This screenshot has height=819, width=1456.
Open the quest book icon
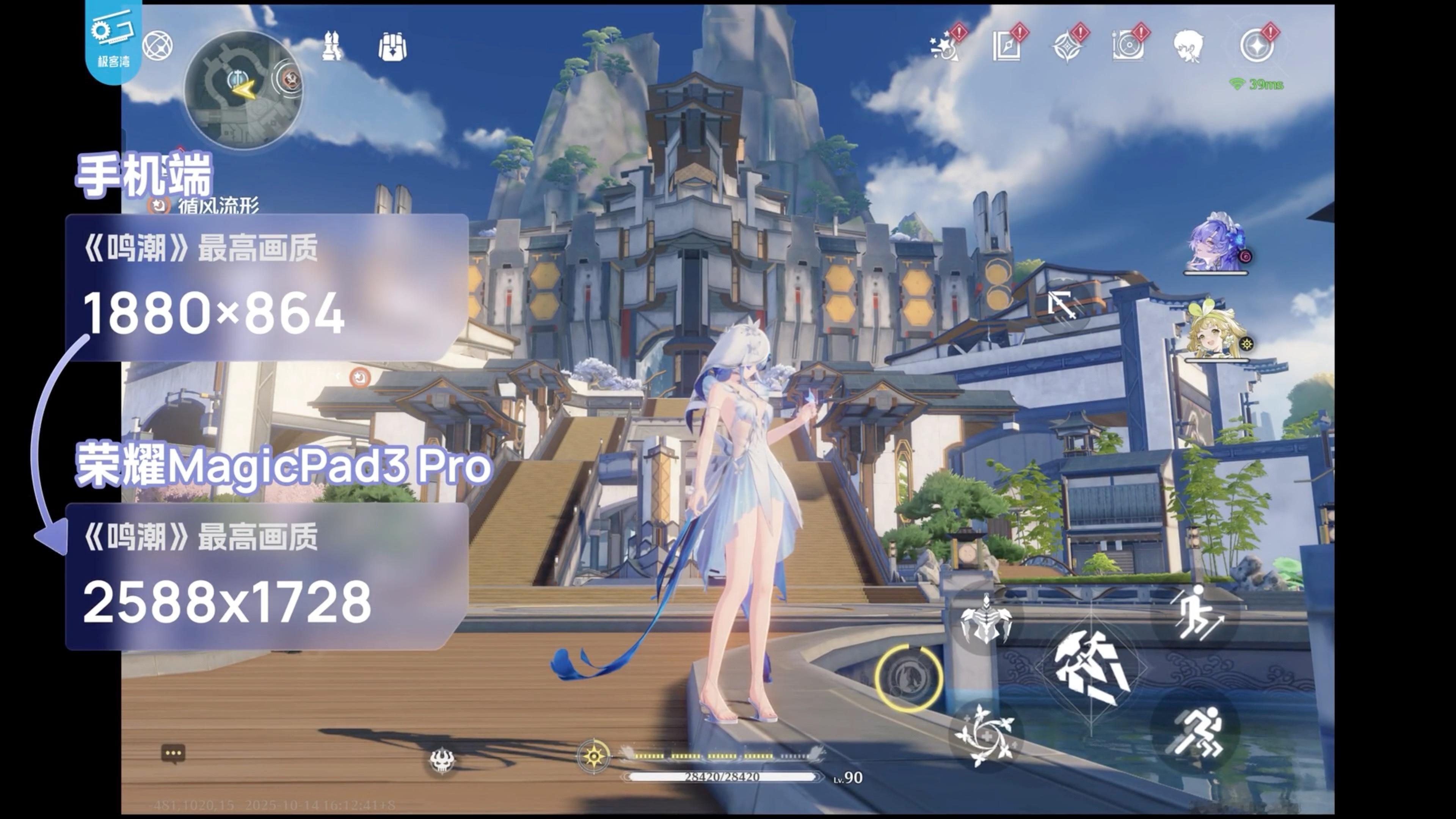click(x=1007, y=46)
